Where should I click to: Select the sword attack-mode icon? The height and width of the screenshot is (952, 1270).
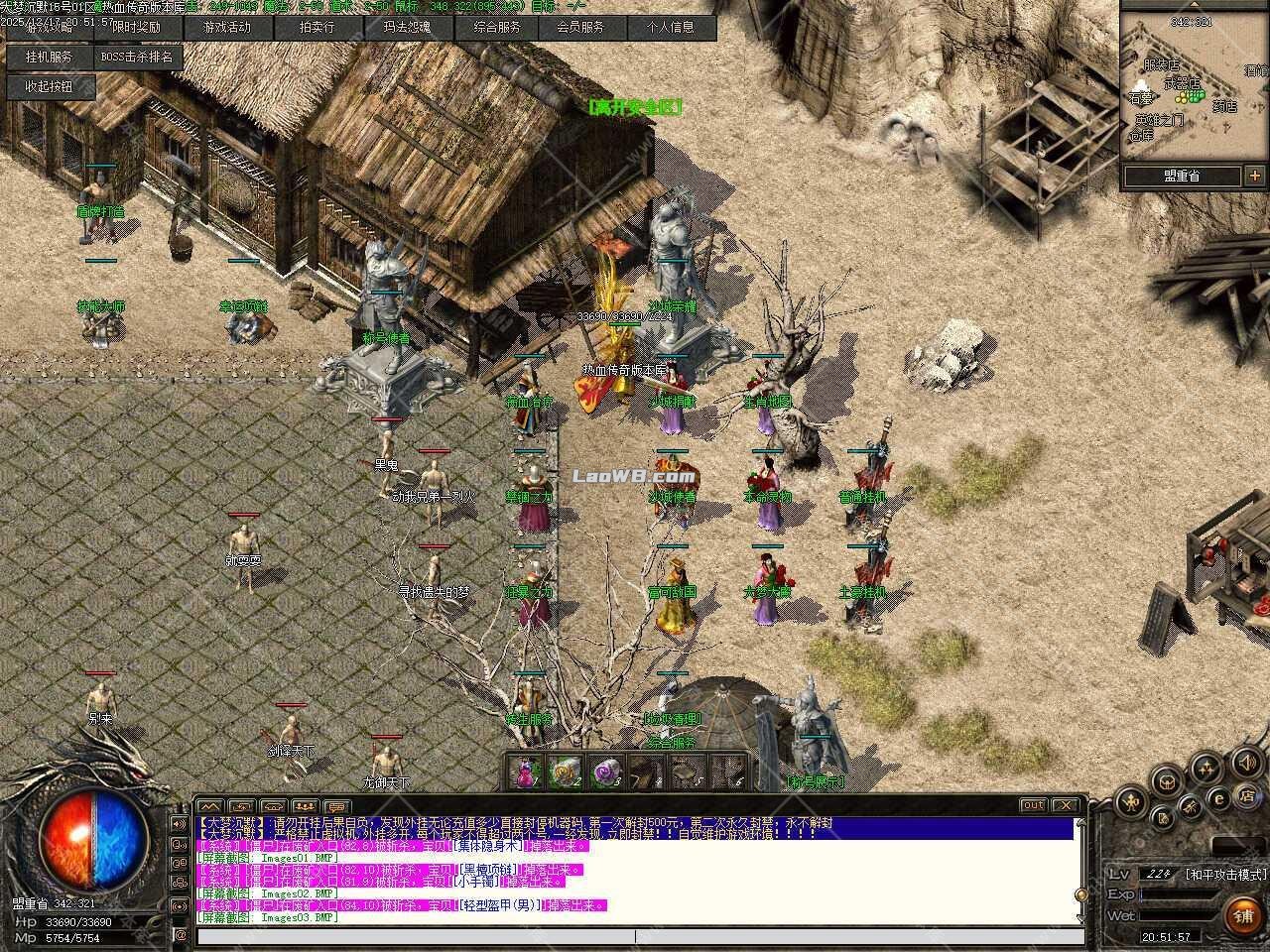click(x=1130, y=802)
